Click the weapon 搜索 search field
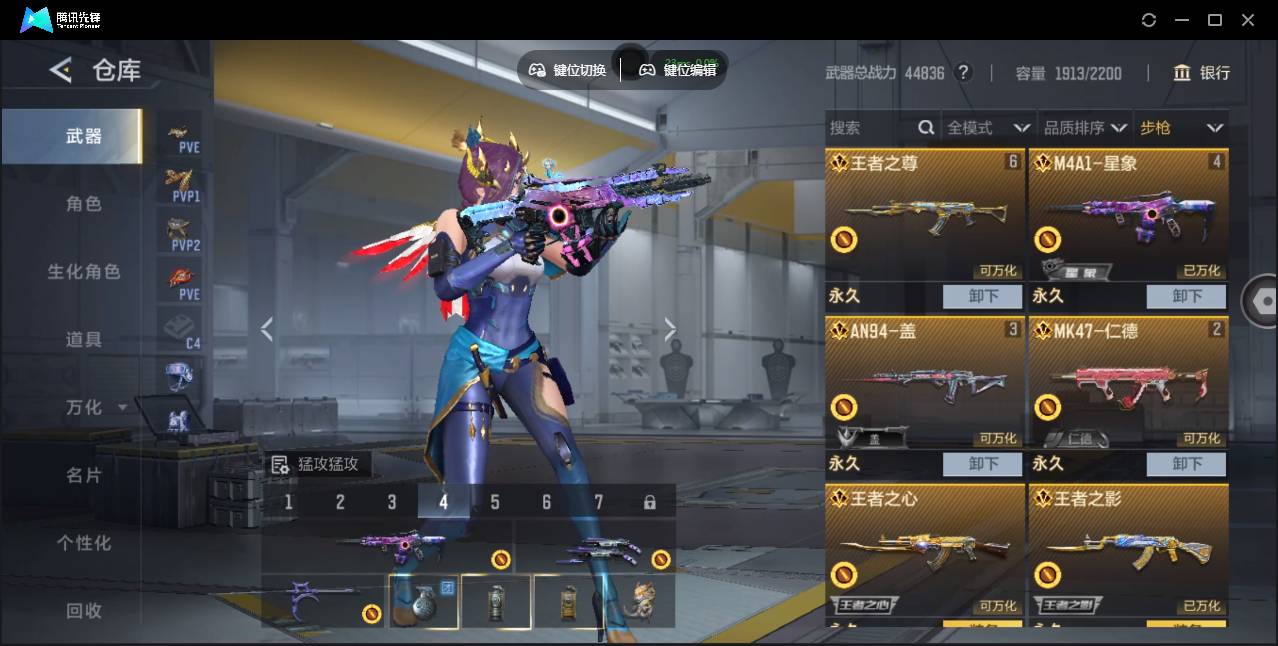This screenshot has width=1278, height=646. [870, 128]
